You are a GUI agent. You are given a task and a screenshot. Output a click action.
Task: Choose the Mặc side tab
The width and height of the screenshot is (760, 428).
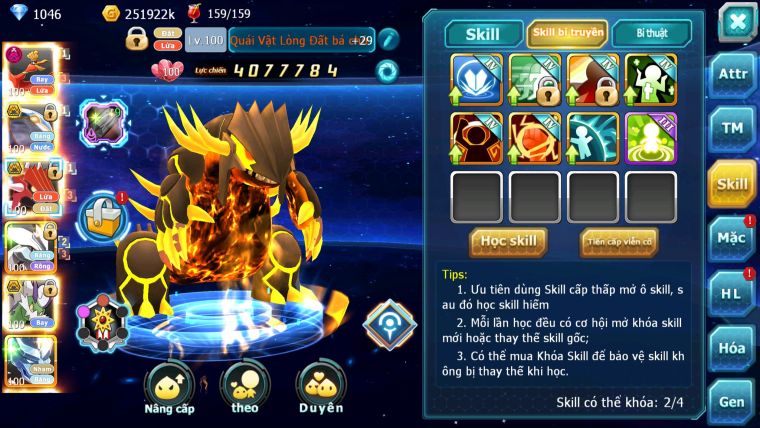click(733, 238)
